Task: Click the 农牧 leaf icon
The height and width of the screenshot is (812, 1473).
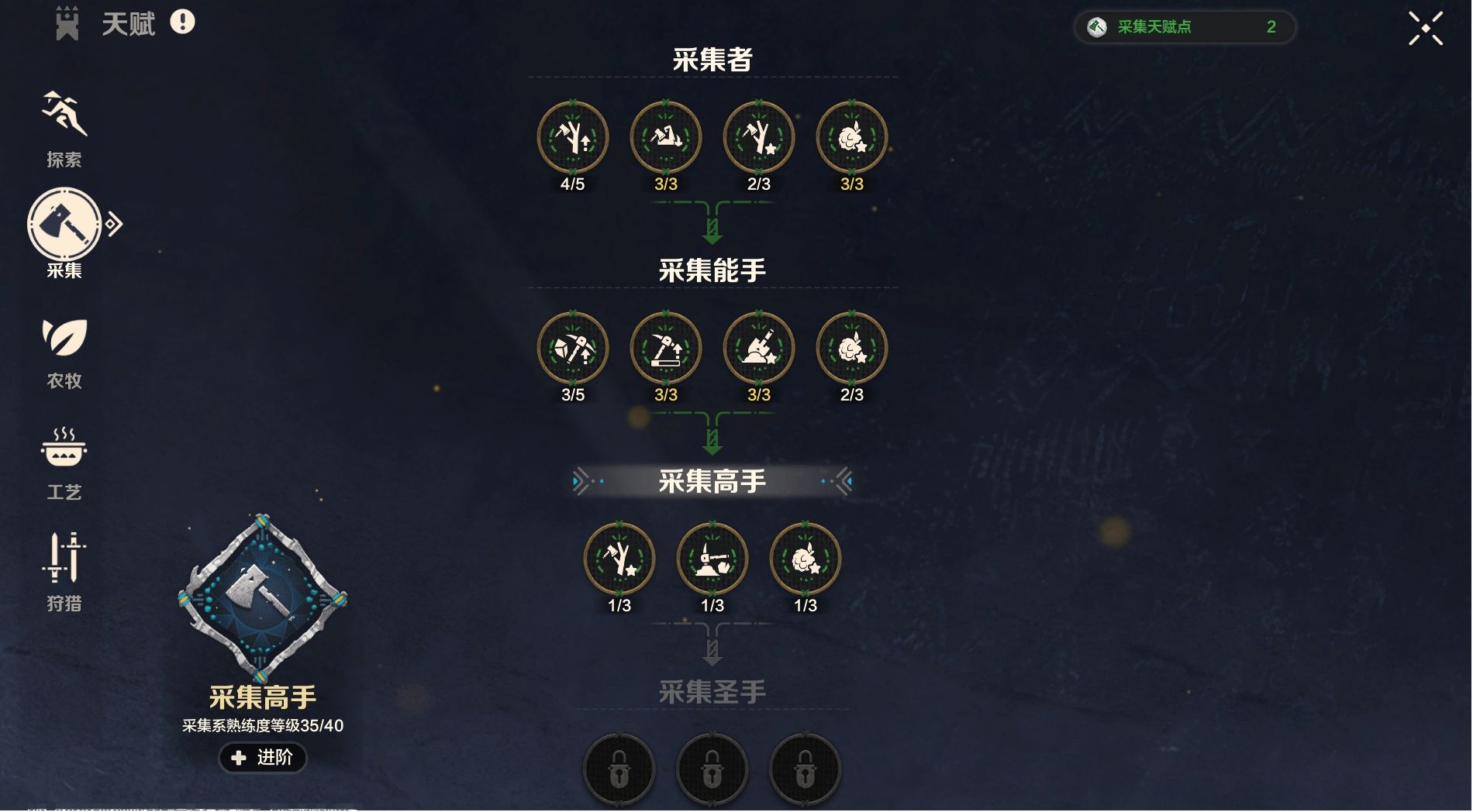Action: tap(64, 339)
